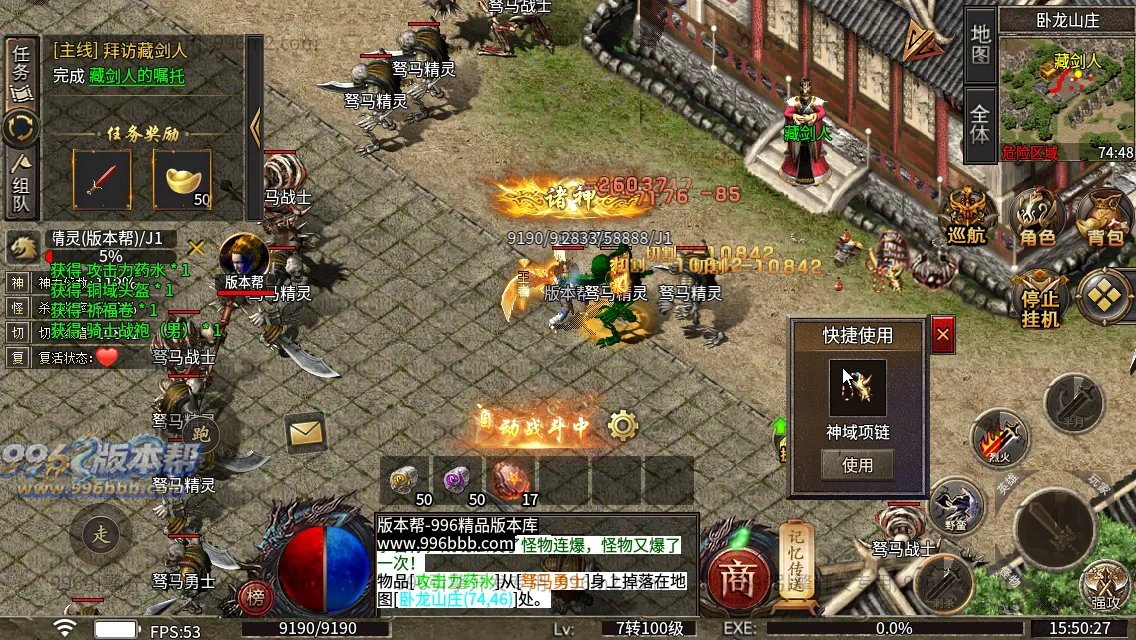This screenshot has height=640, width=1136.
Task: Open the 任务 quest tab
Action: [20, 72]
